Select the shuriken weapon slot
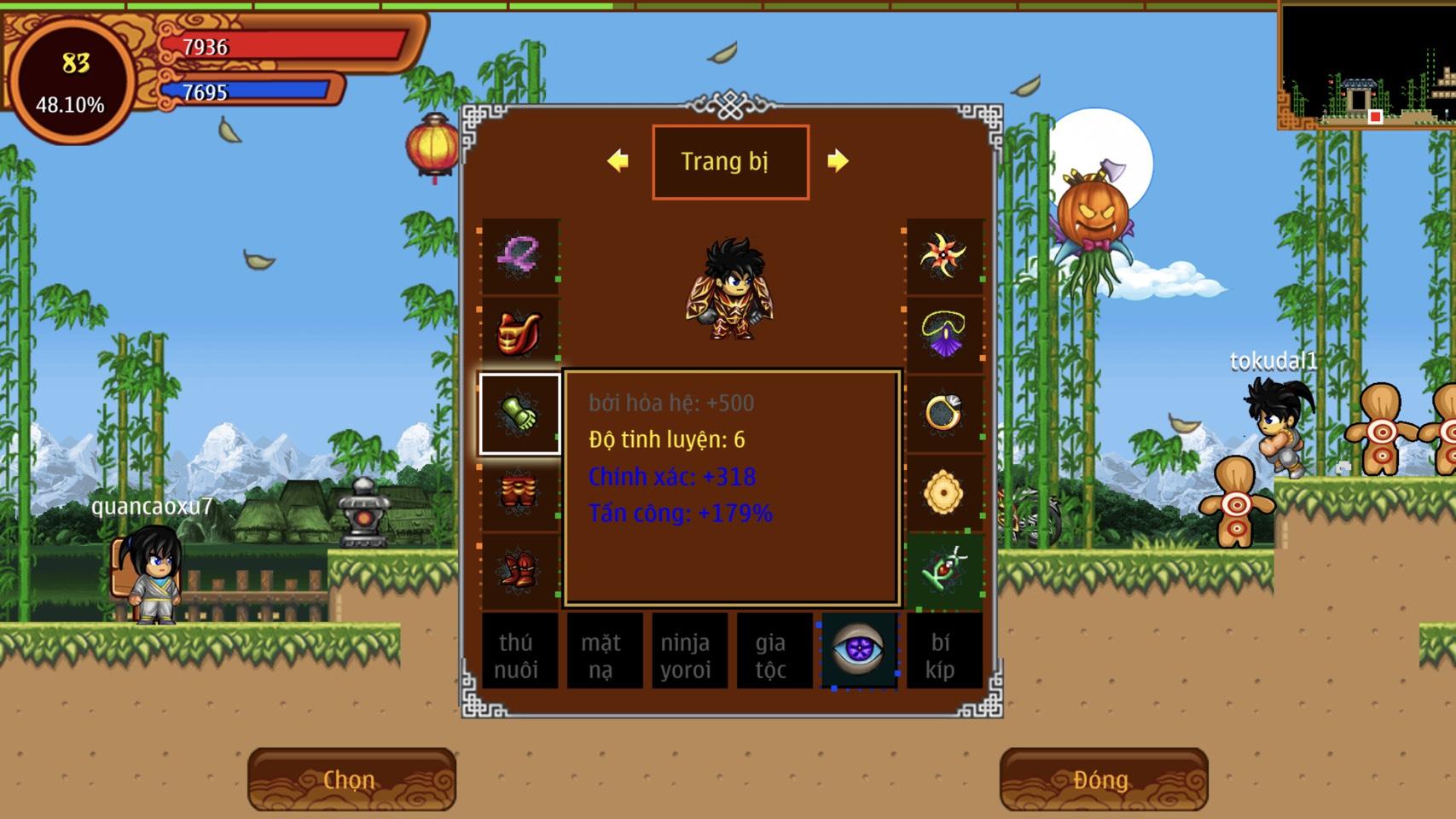Image resolution: width=1456 pixels, height=819 pixels. (943, 256)
